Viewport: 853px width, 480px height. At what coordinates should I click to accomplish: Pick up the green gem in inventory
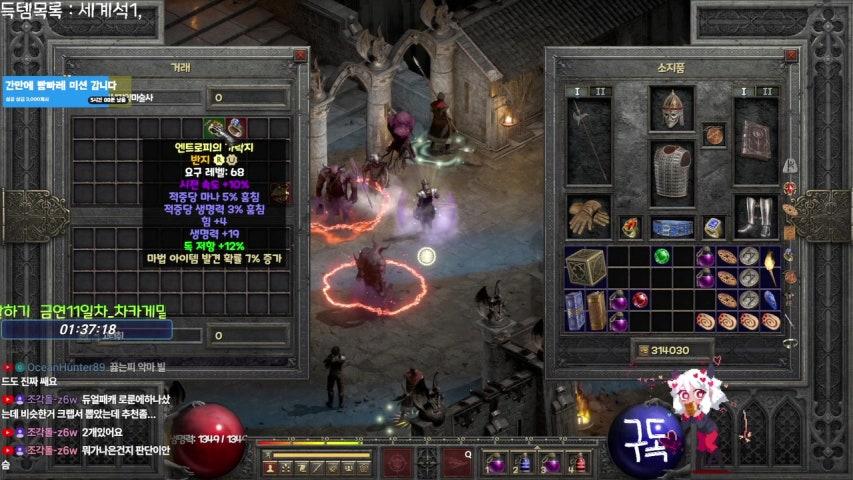tap(661, 256)
